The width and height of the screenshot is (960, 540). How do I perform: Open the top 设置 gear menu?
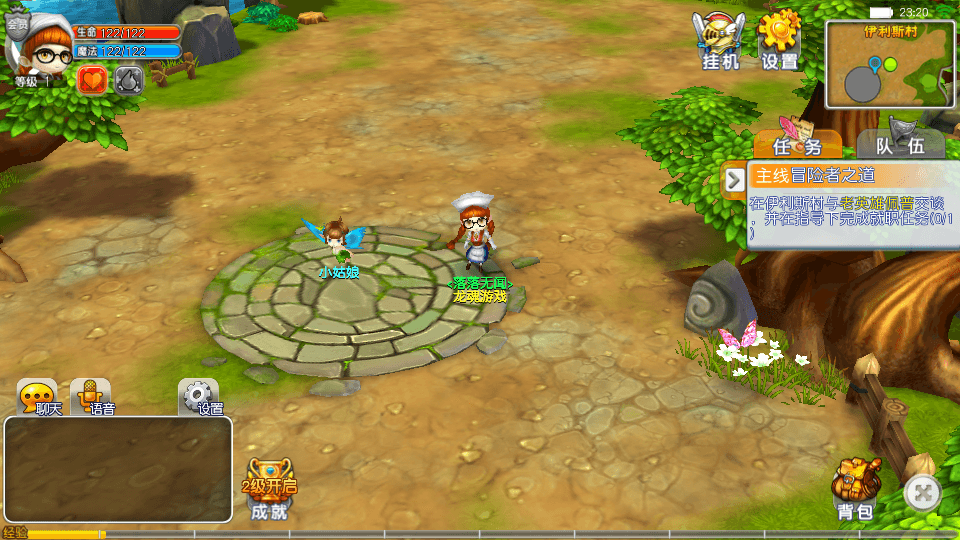tap(780, 42)
